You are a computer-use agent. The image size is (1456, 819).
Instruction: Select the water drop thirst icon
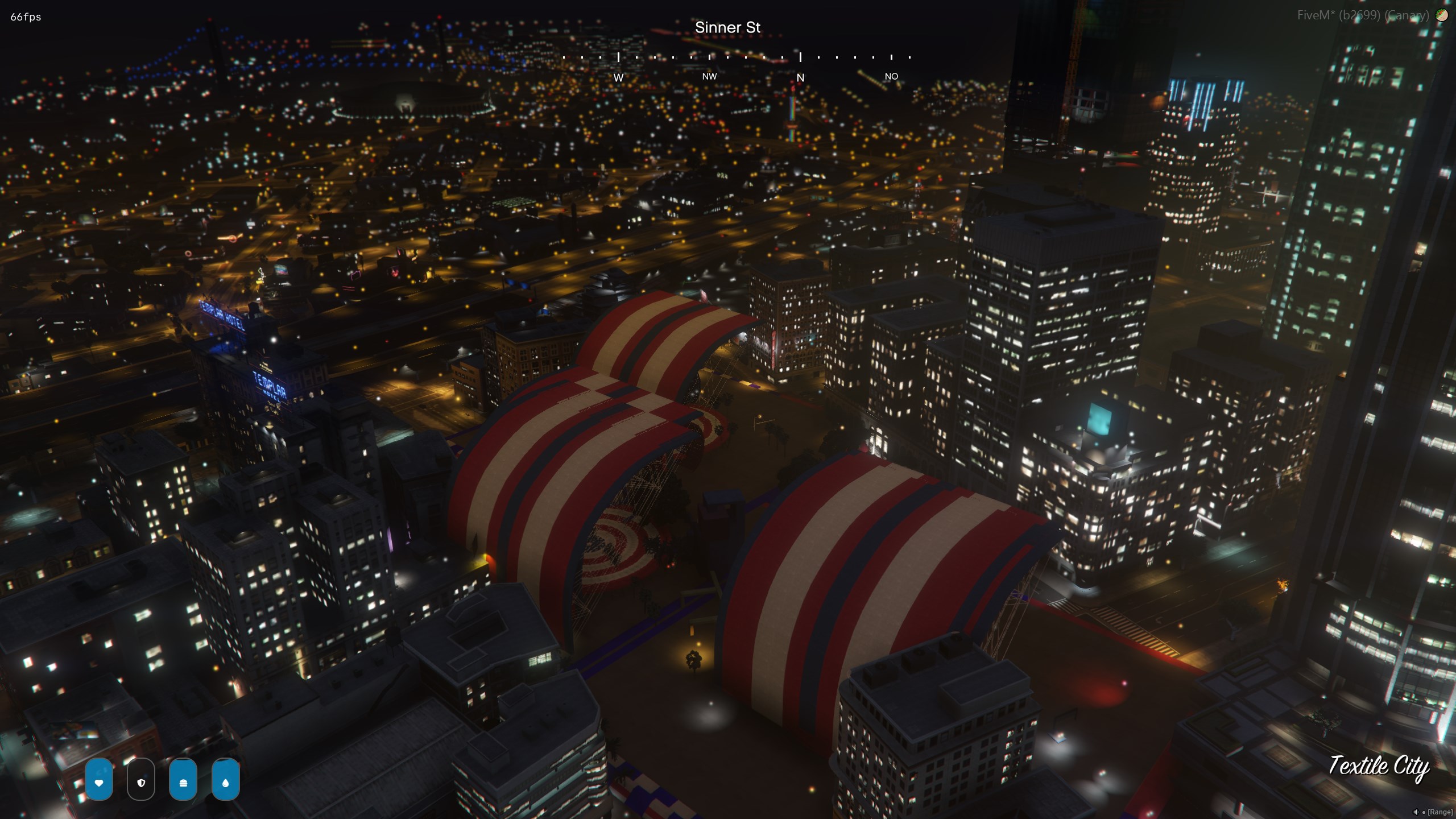click(225, 782)
